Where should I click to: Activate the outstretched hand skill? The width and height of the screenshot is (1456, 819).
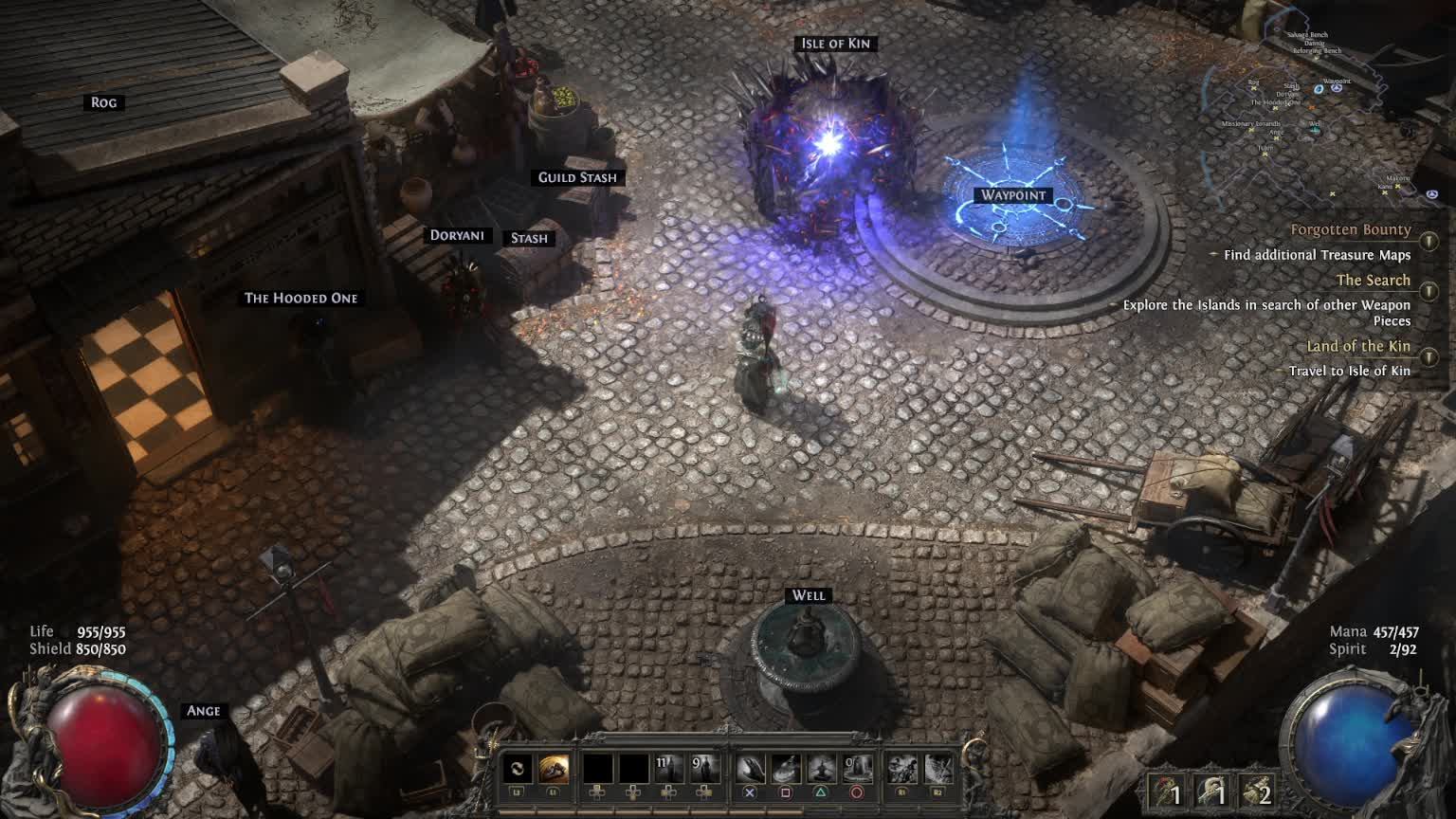[x=750, y=769]
